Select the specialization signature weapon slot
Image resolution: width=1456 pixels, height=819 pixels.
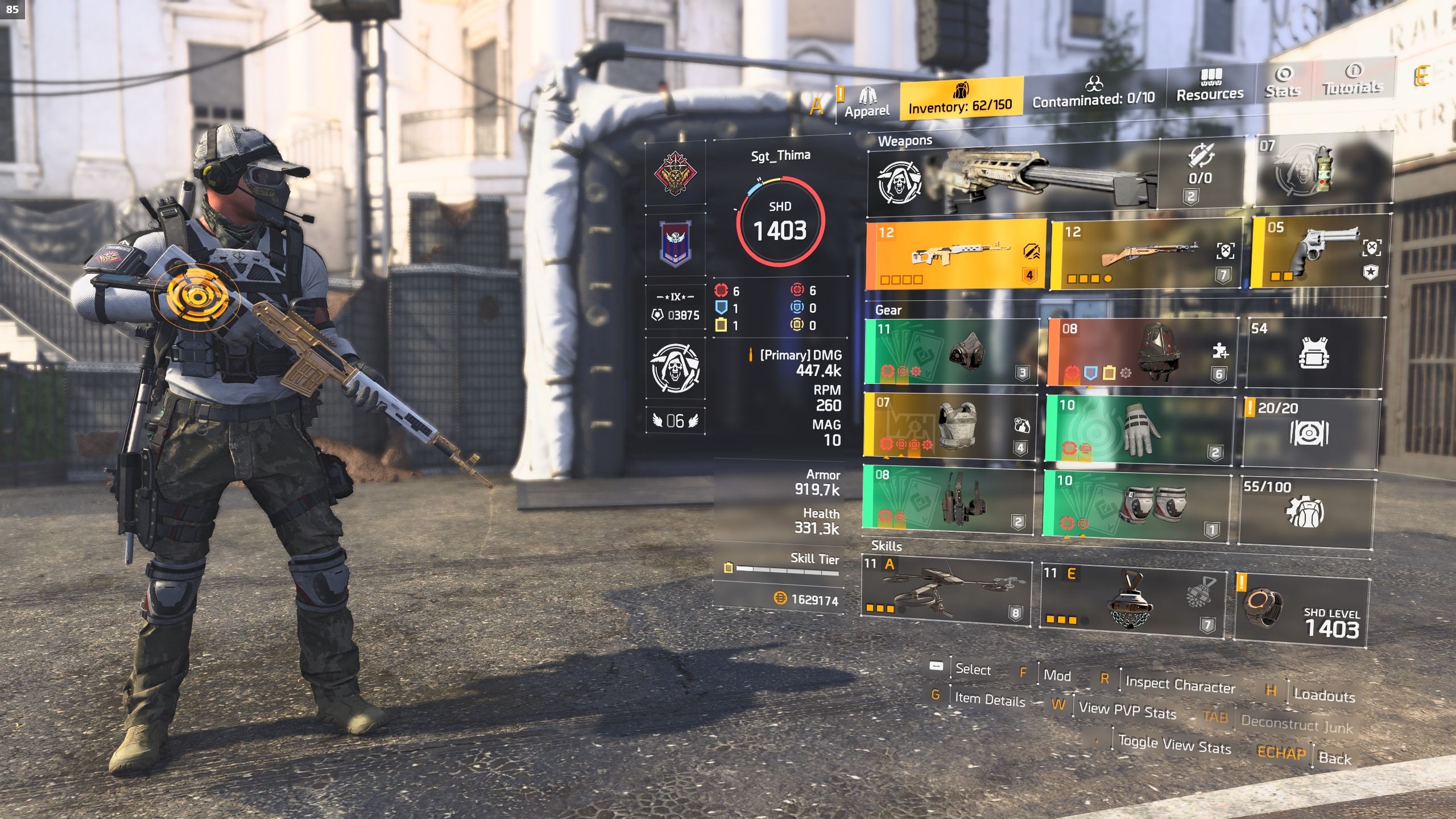pos(1012,178)
